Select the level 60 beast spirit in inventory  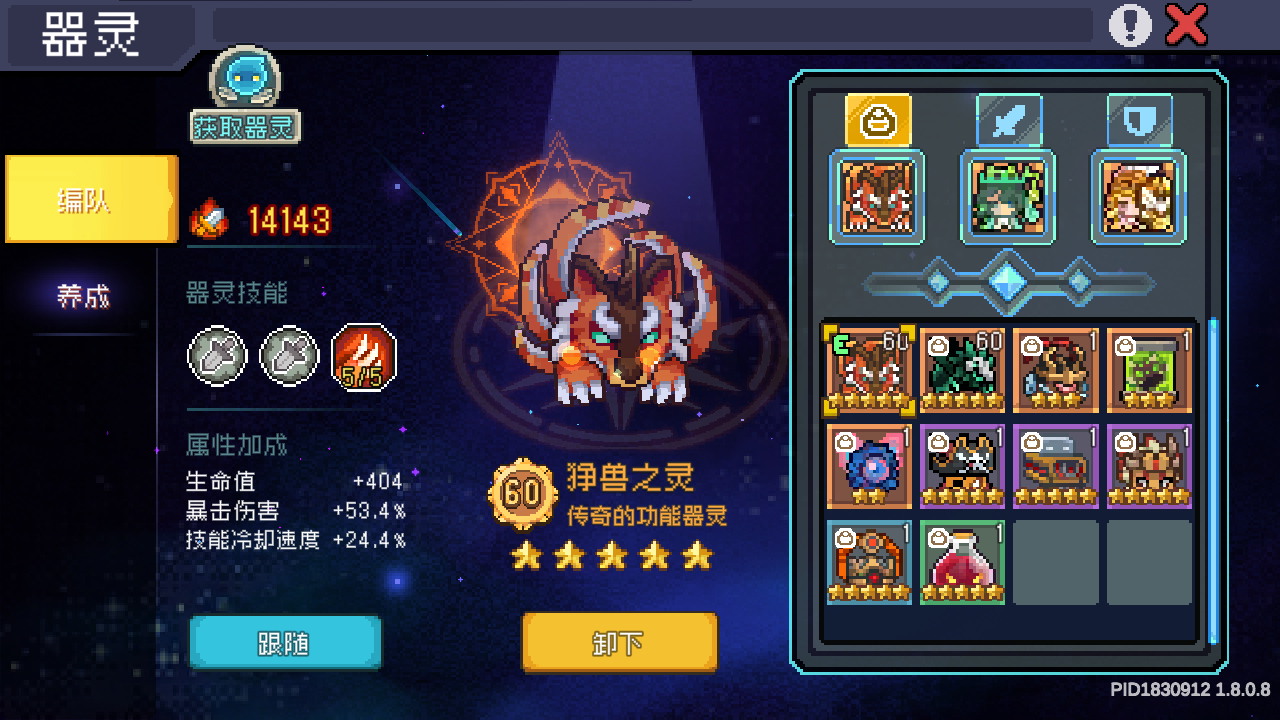868,370
